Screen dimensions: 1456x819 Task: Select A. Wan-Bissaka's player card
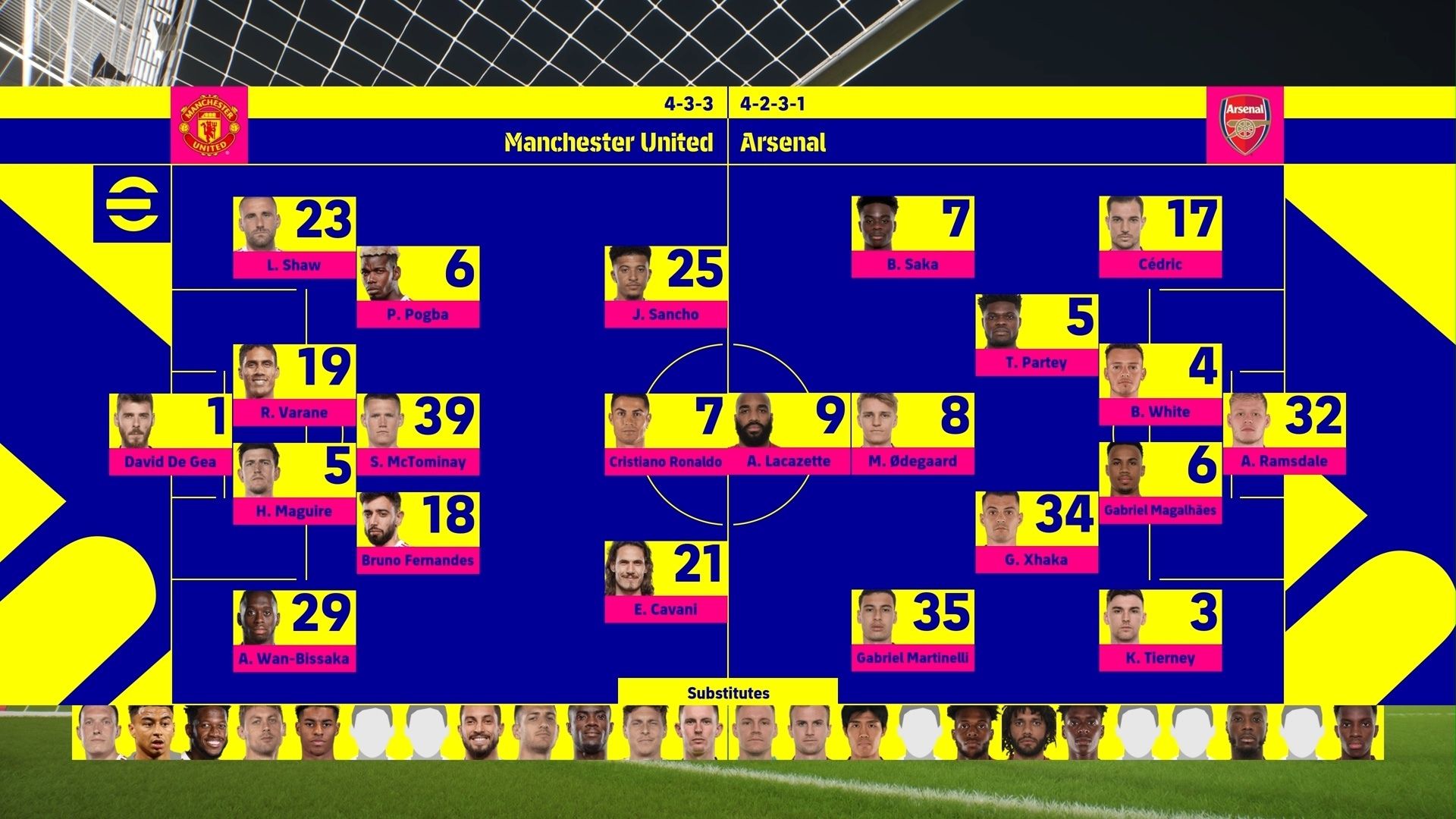294,631
